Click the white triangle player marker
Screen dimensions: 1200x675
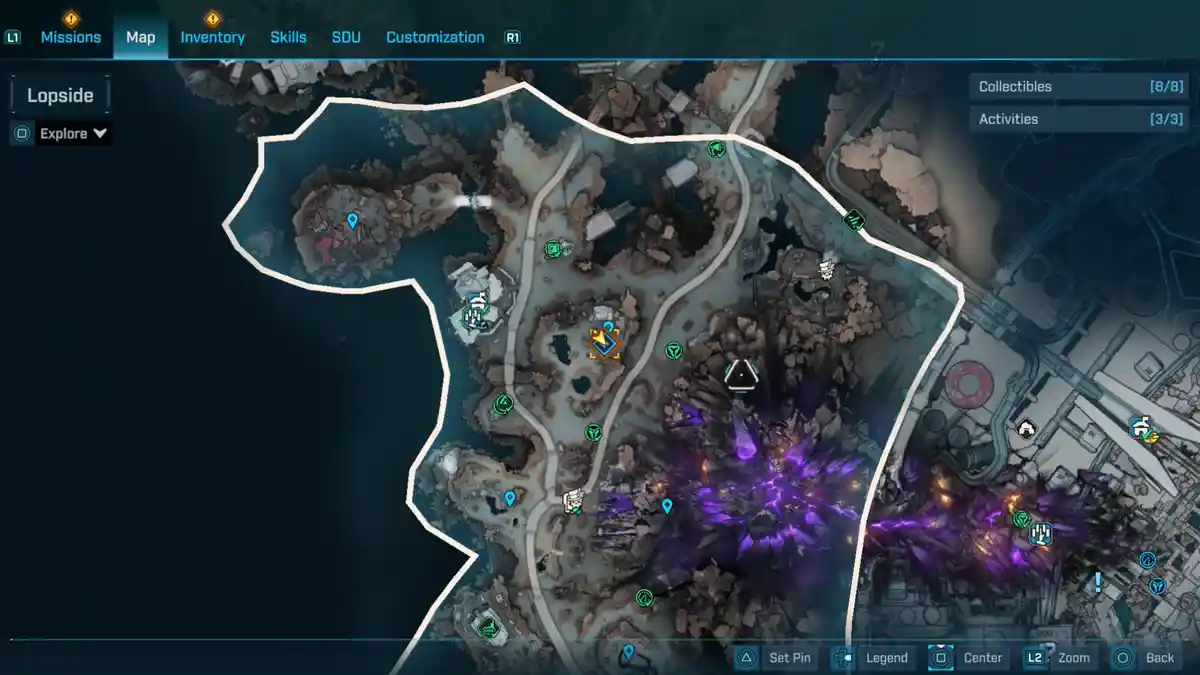tap(740, 374)
